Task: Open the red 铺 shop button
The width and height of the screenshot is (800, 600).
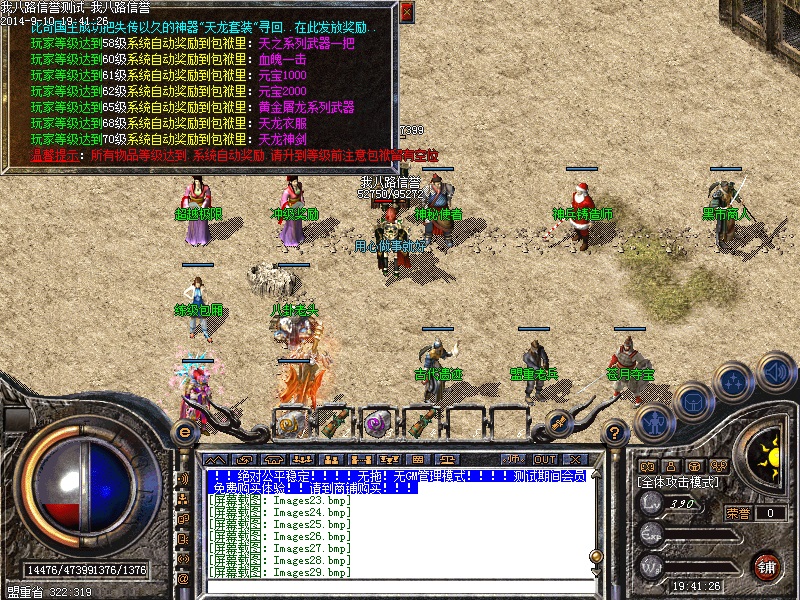Action: 767,565
